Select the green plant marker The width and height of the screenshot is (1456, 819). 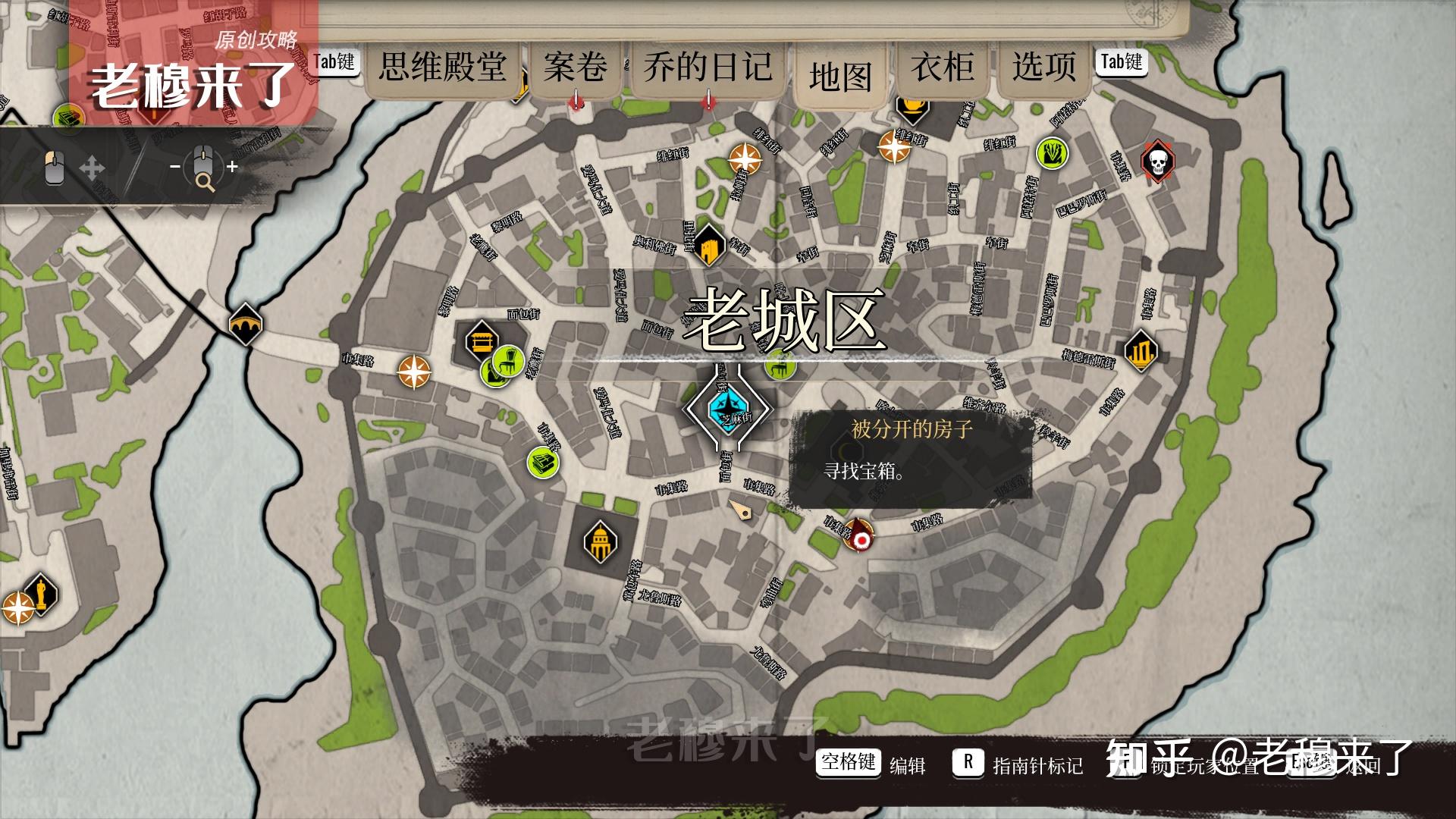click(x=1052, y=154)
